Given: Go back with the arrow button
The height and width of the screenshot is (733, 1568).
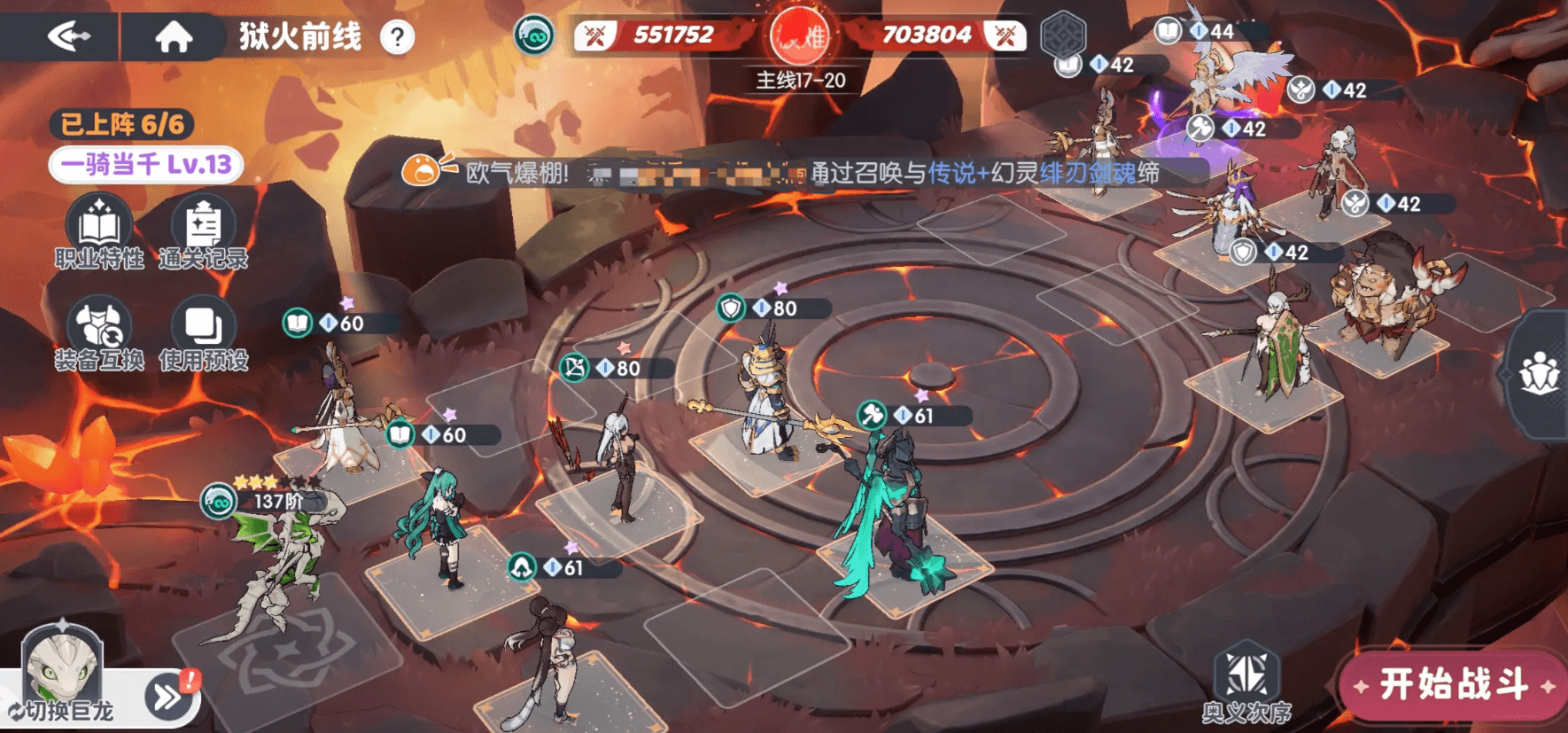Looking at the screenshot, I should 69,36.
